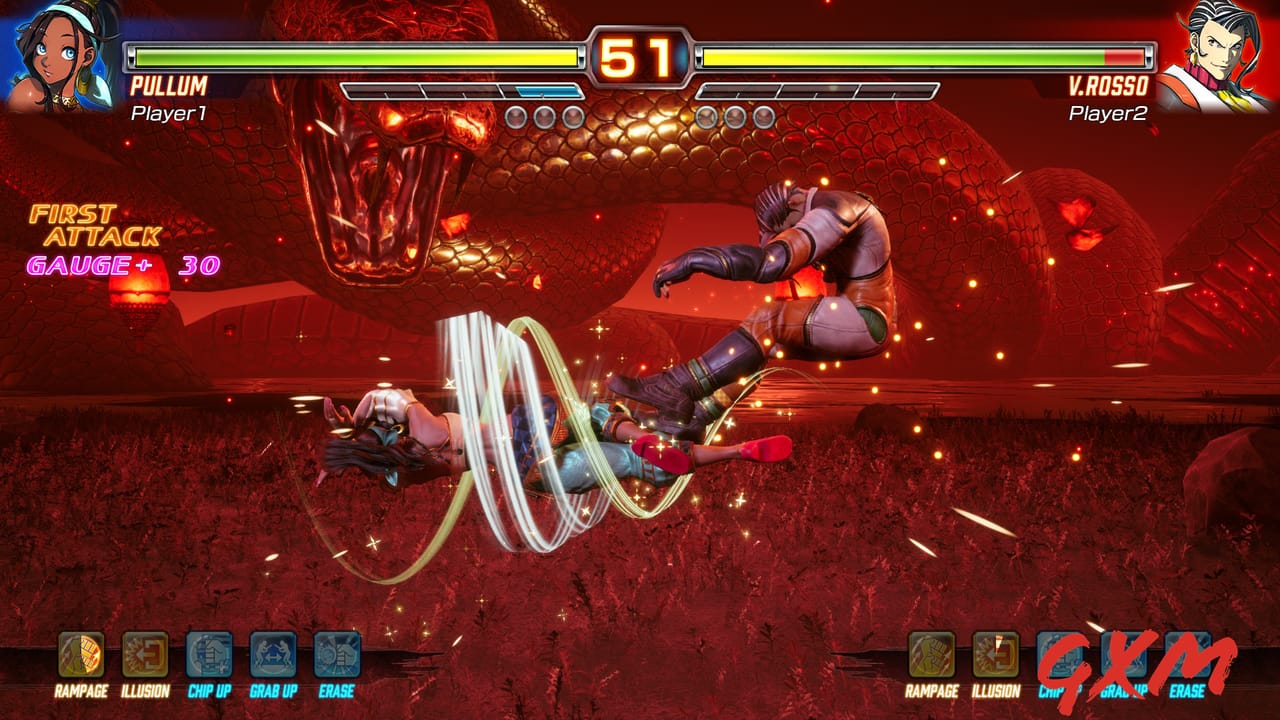This screenshot has width=1280, height=720.
Task: Activate Pullum's Chip Up gougi icon
Action: click(x=209, y=655)
